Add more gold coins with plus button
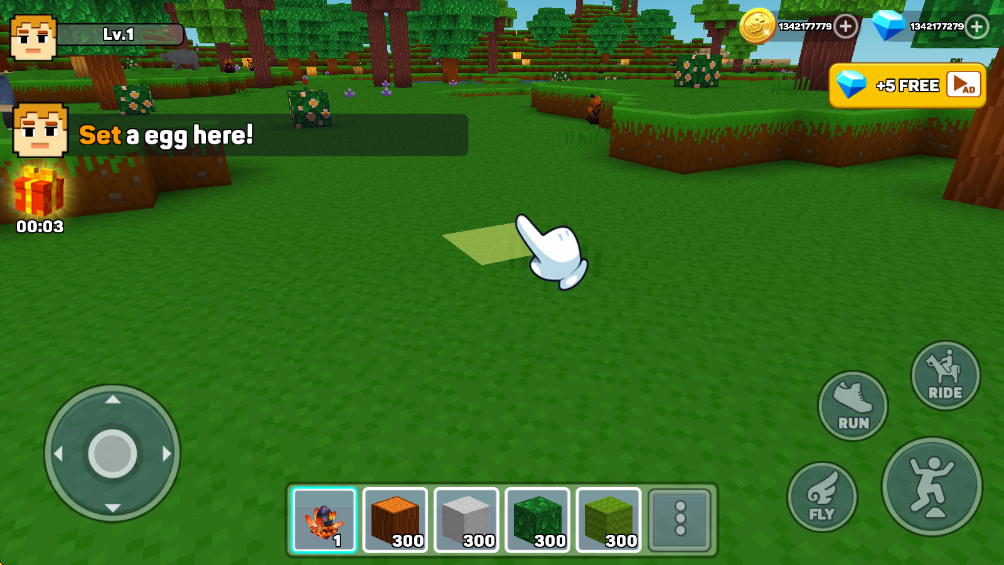 846,27
